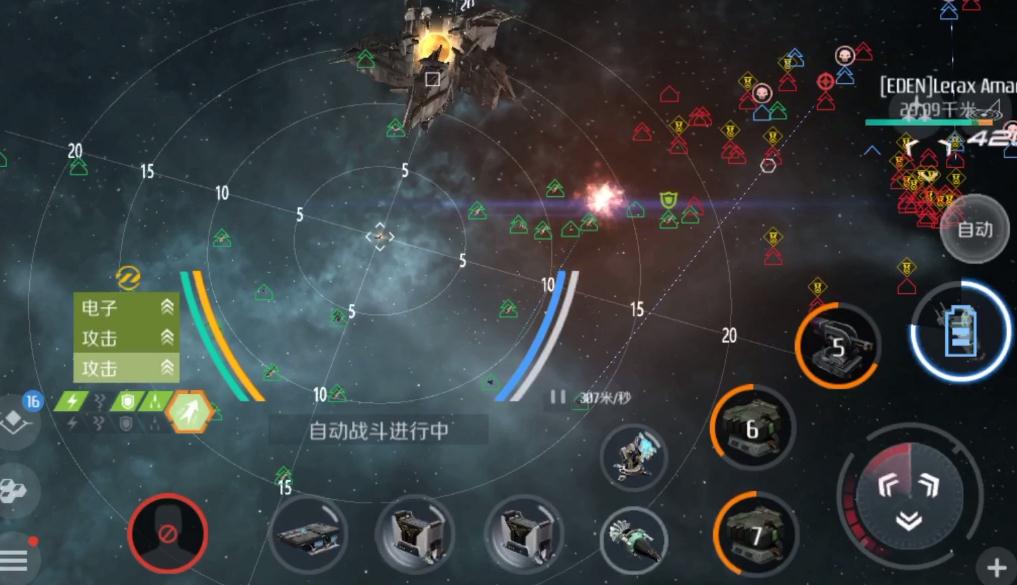Activate the module showing number 5

pos(838,346)
